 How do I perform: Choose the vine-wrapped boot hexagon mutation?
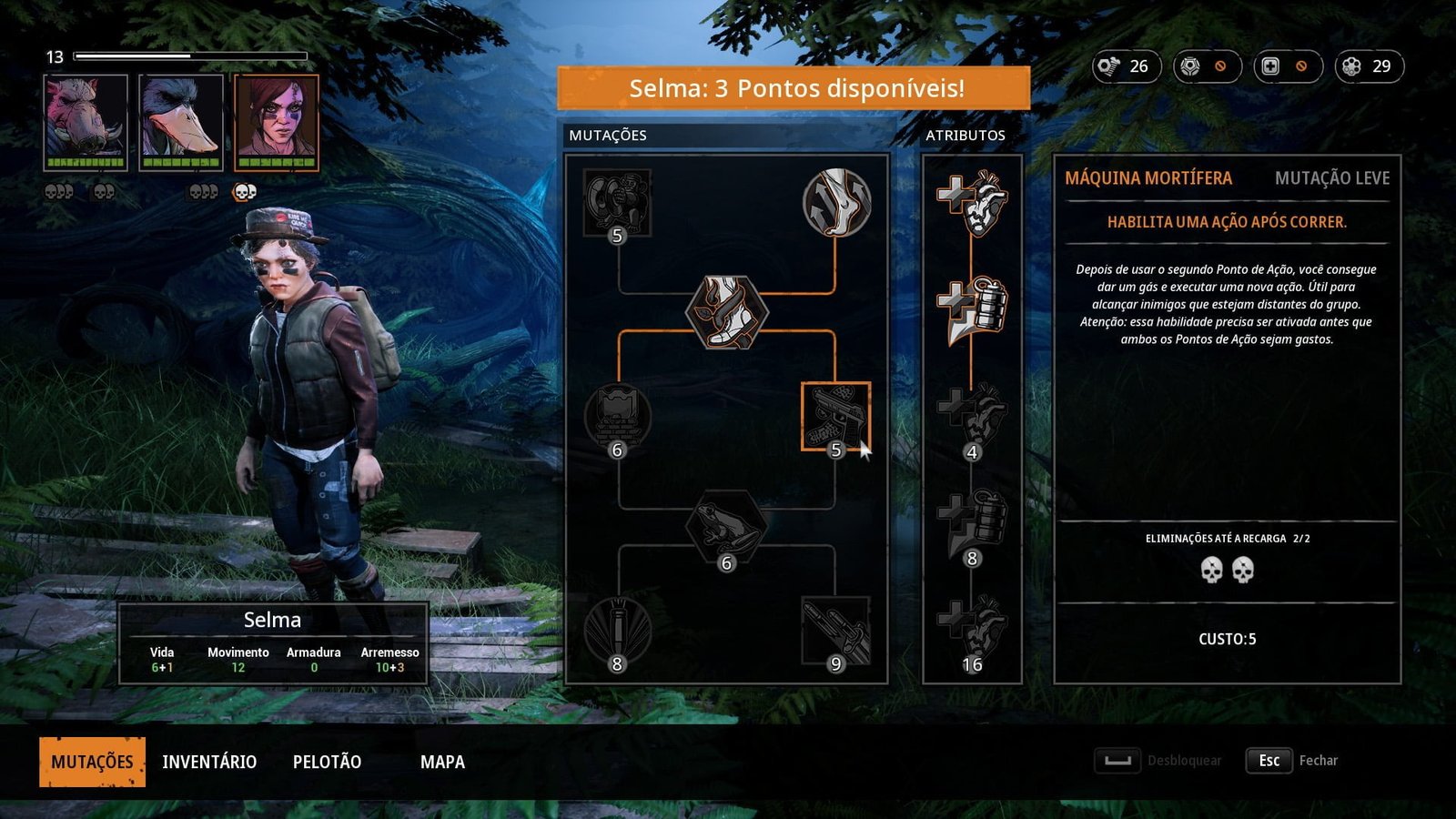(727, 311)
